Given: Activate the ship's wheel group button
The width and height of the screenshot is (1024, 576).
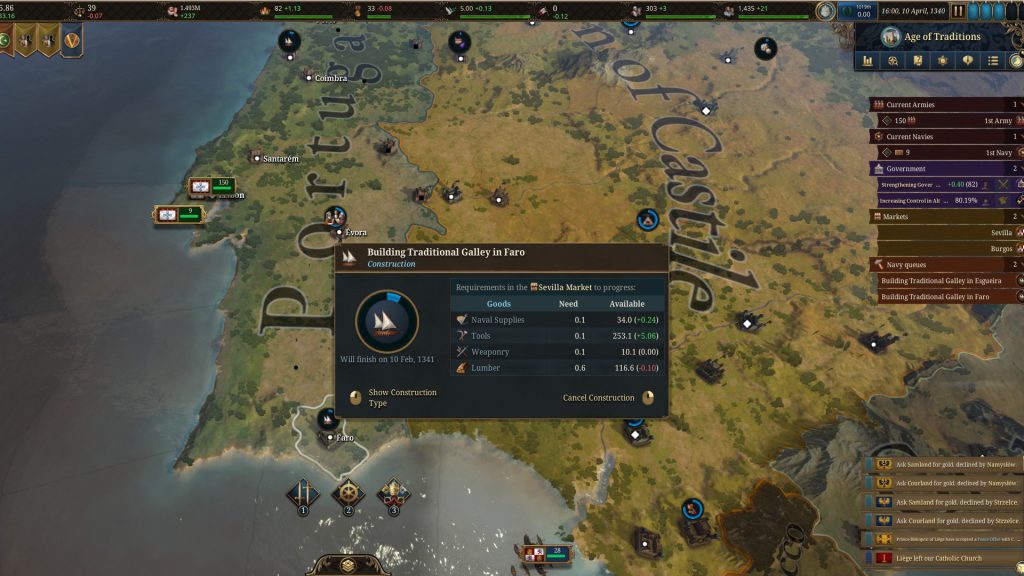Looking at the screenshot, I should pyautogui.click(x=348, y=494).
